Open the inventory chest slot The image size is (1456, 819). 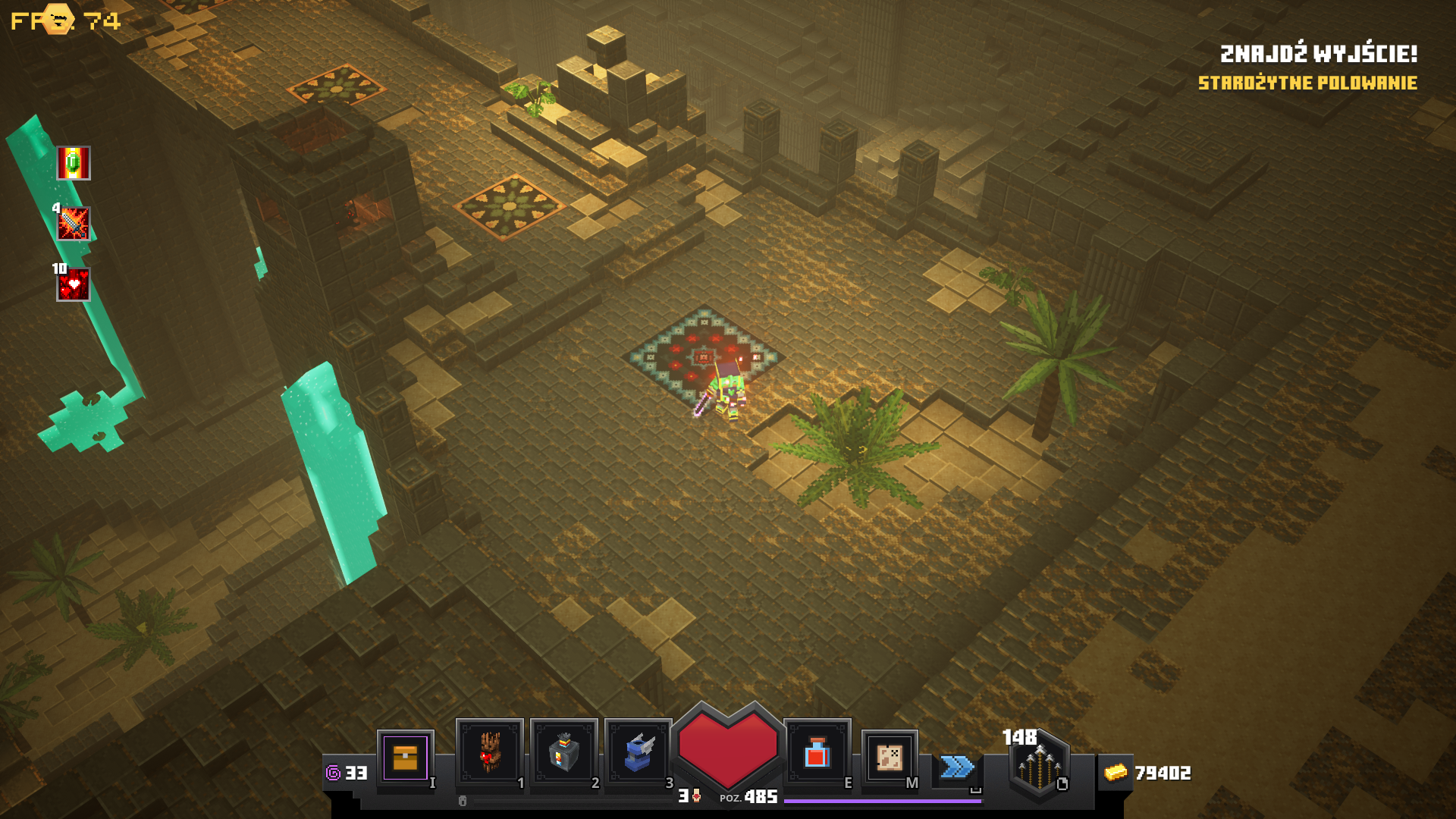pos(405,757)
